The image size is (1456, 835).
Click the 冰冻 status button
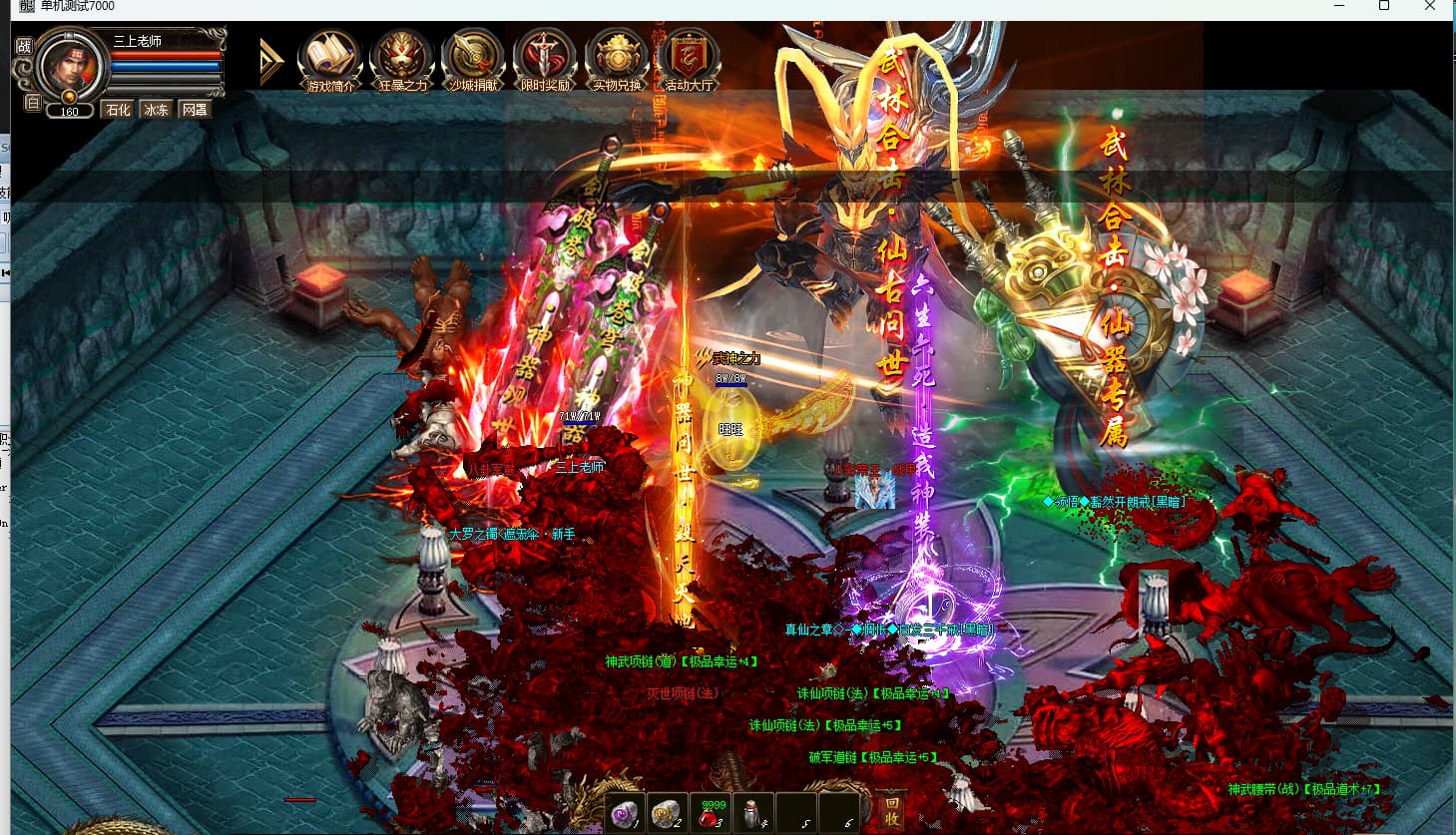coord(156,110)
